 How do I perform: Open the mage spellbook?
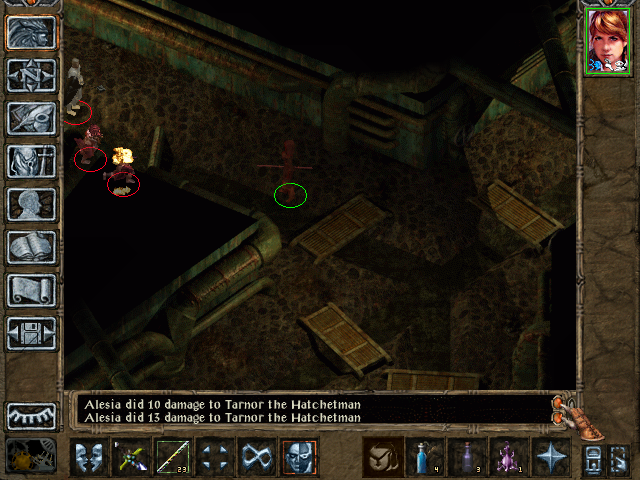coord(31,246)
